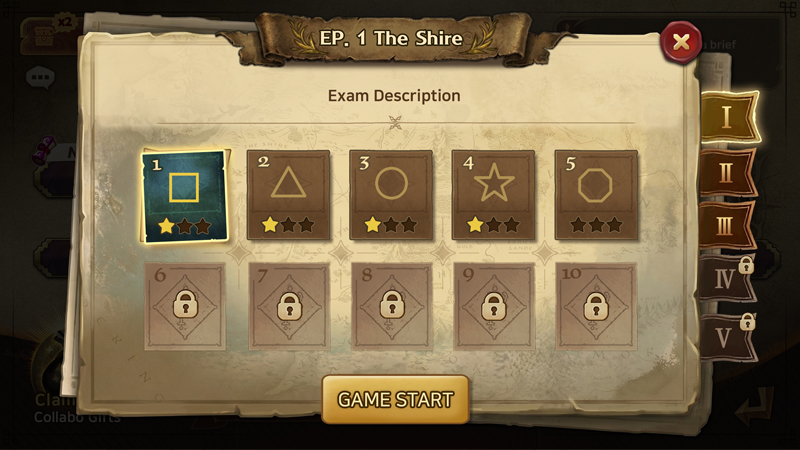The image size is (800, 450).
Task: Switch to chapter tab II
Action: (727, 171)
